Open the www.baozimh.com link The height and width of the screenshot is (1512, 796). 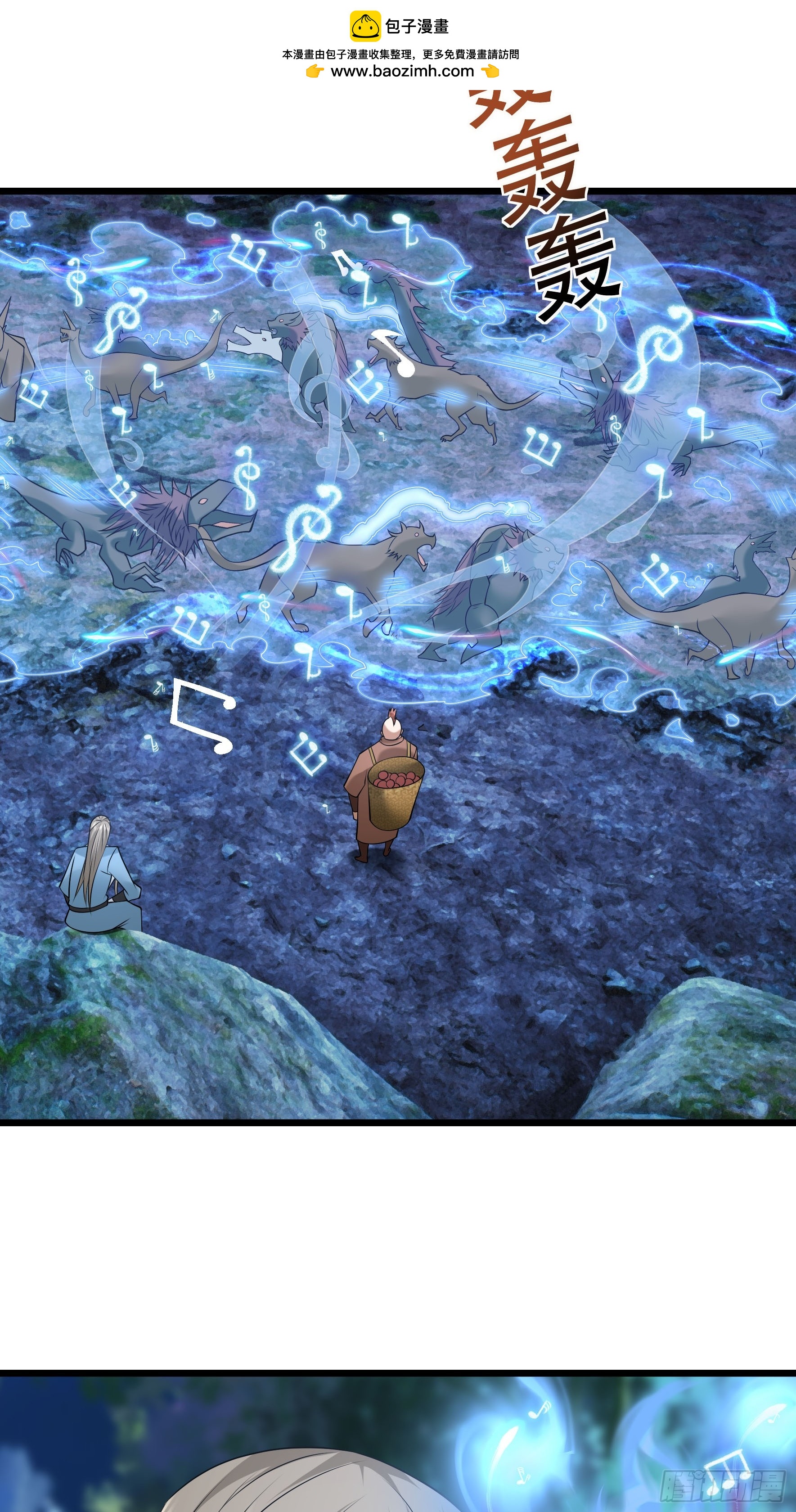[x=402, y=72]
